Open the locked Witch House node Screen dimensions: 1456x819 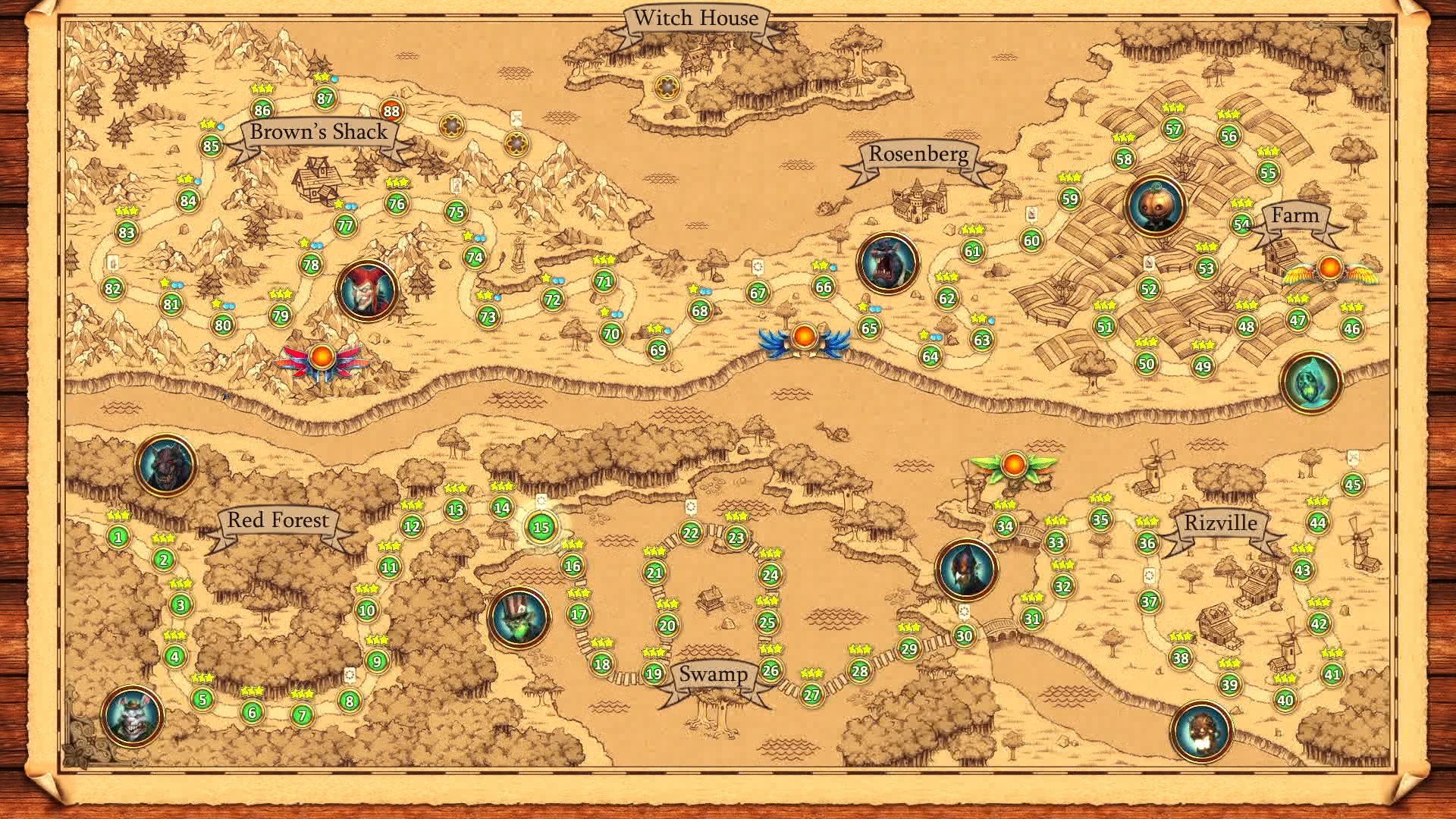click(x=667, y=88)
